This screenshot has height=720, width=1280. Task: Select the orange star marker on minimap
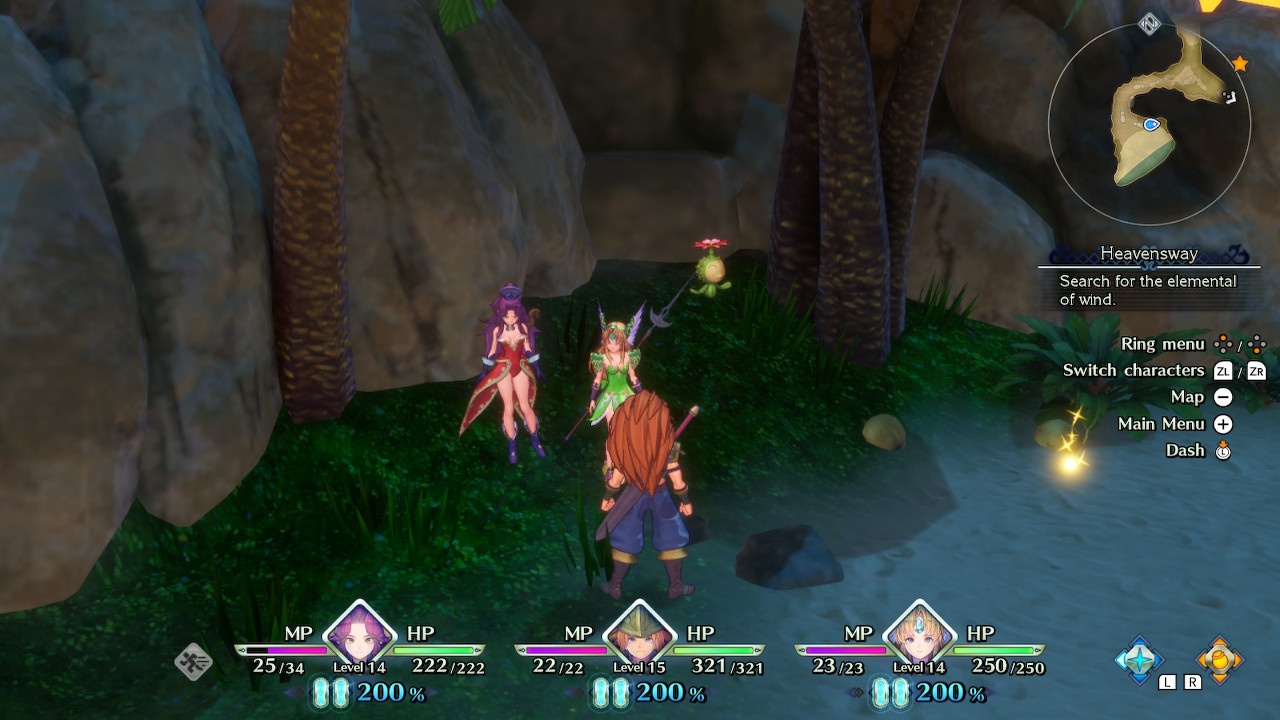pyautogui.click(x=1240, y=64)
